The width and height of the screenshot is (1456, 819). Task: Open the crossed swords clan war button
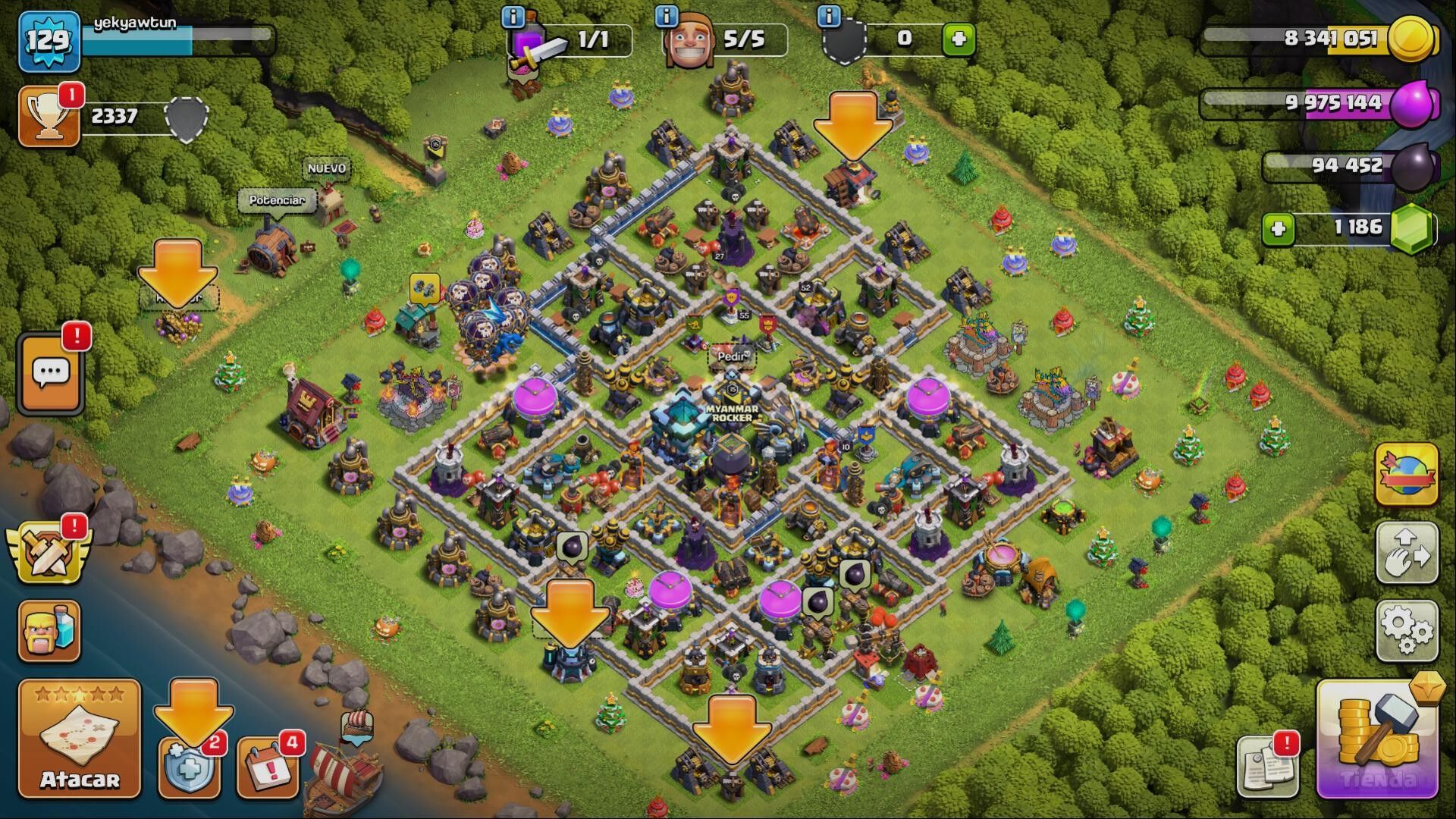pos(47,554)
